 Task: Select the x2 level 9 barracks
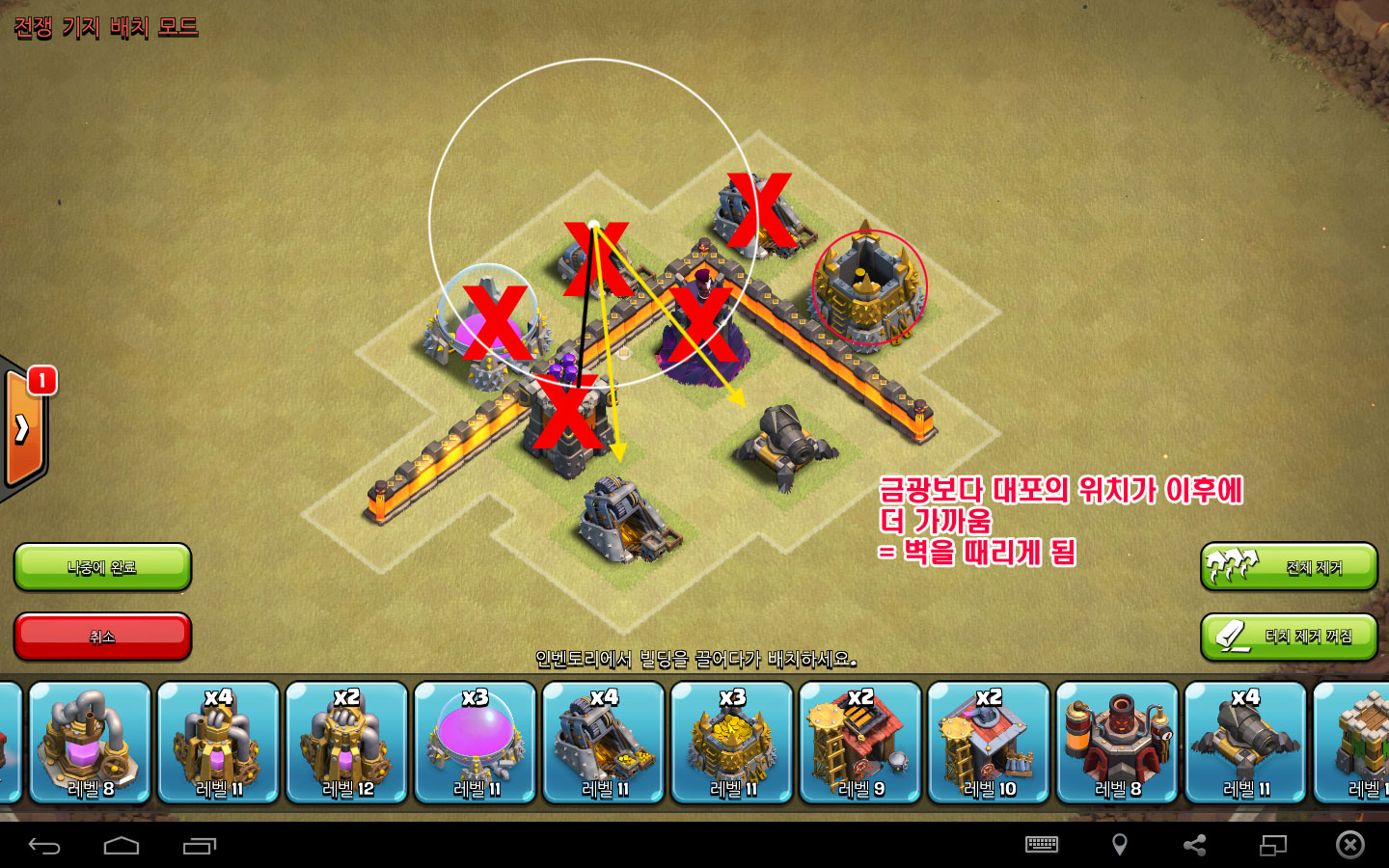pos(859,743)
